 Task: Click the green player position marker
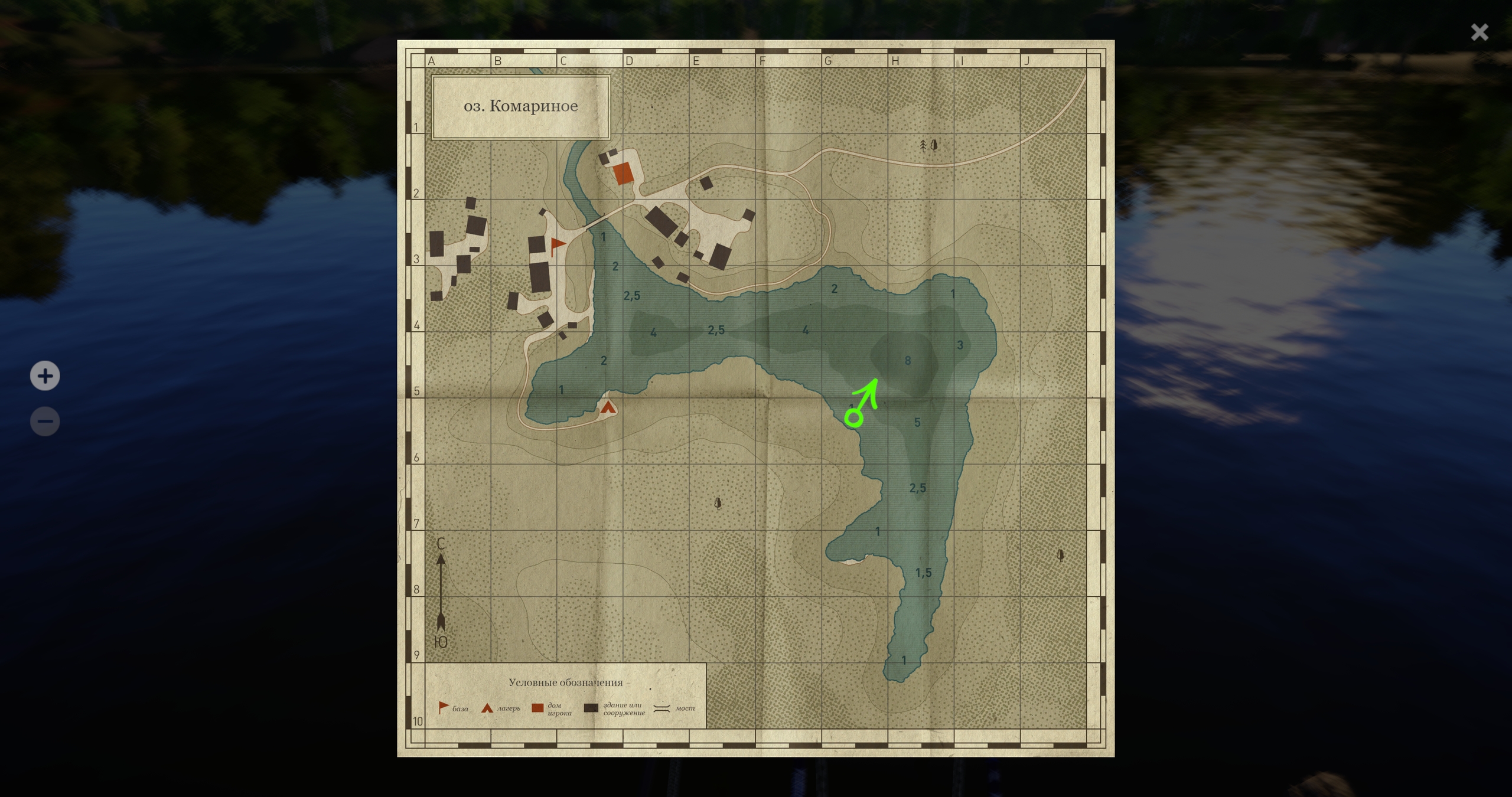pyautogui.click(x=854, y=419)
